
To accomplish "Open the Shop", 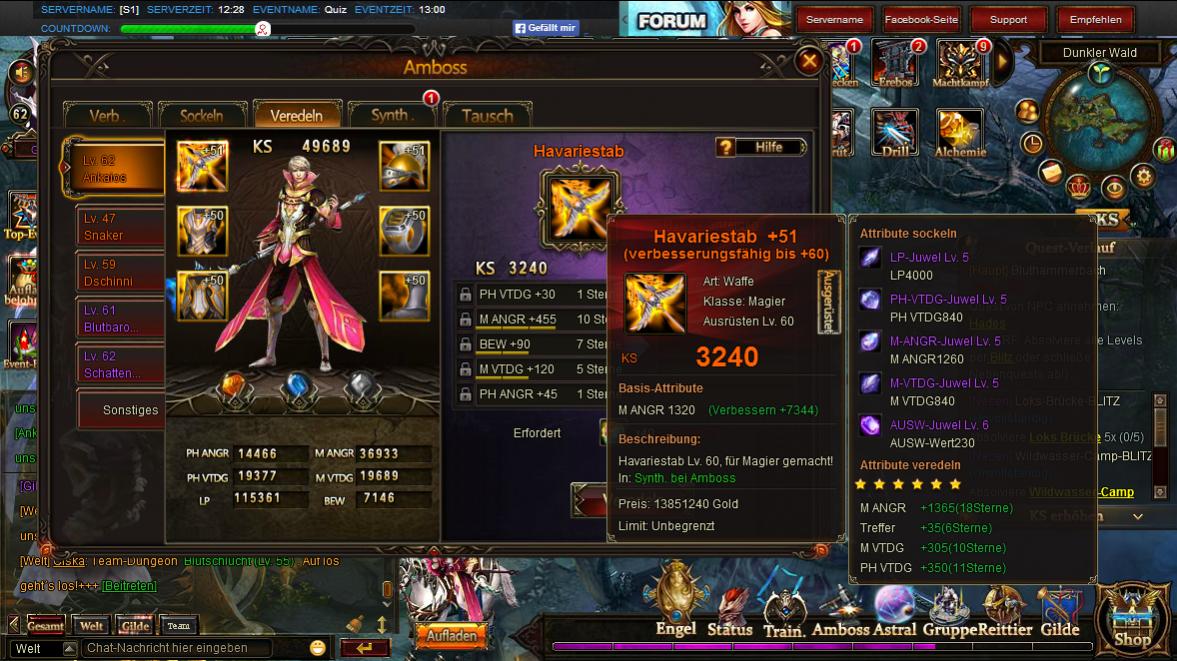I will [1132, 618].
